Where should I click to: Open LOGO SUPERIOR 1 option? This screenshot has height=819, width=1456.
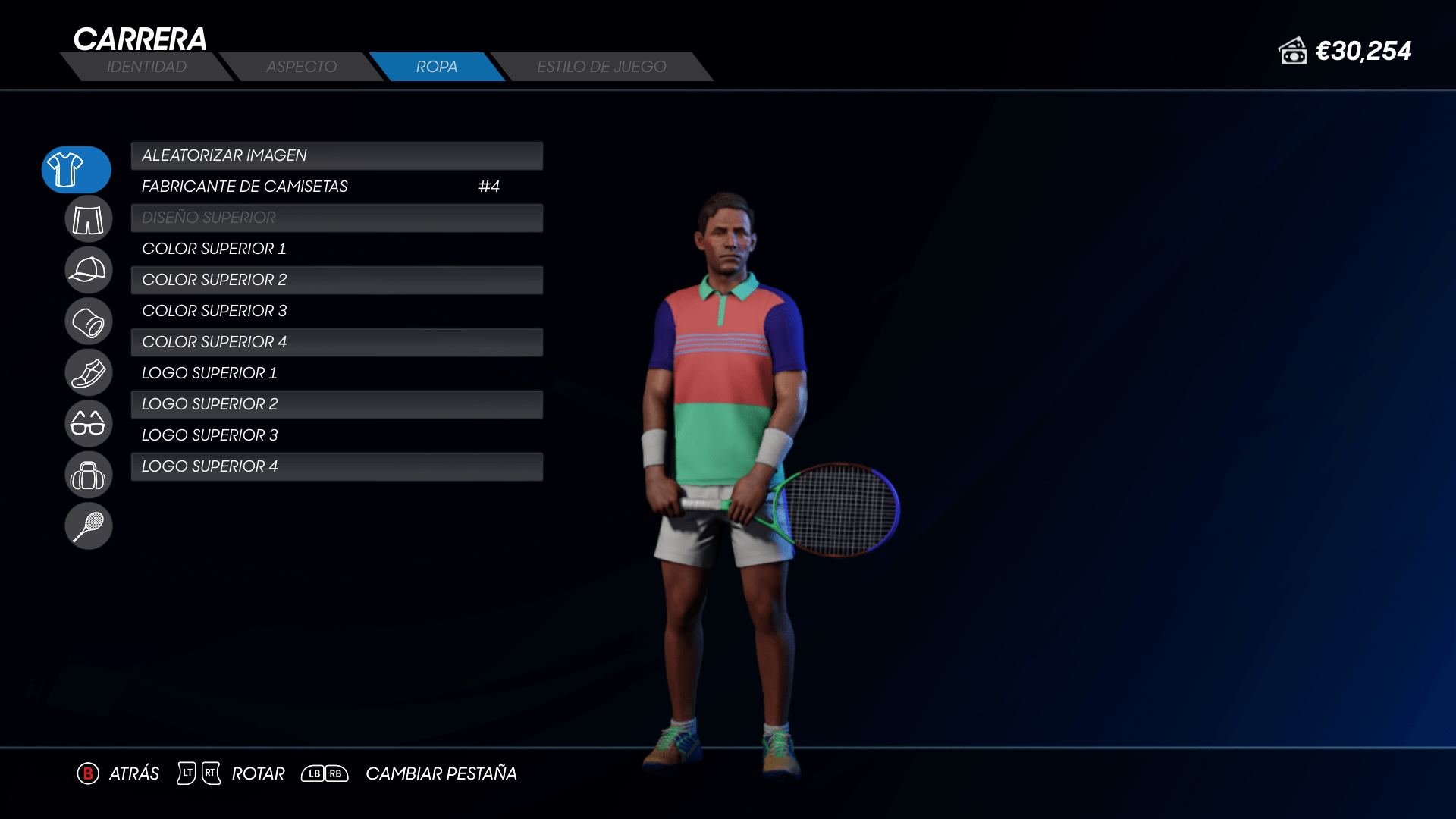pos(337,373)
